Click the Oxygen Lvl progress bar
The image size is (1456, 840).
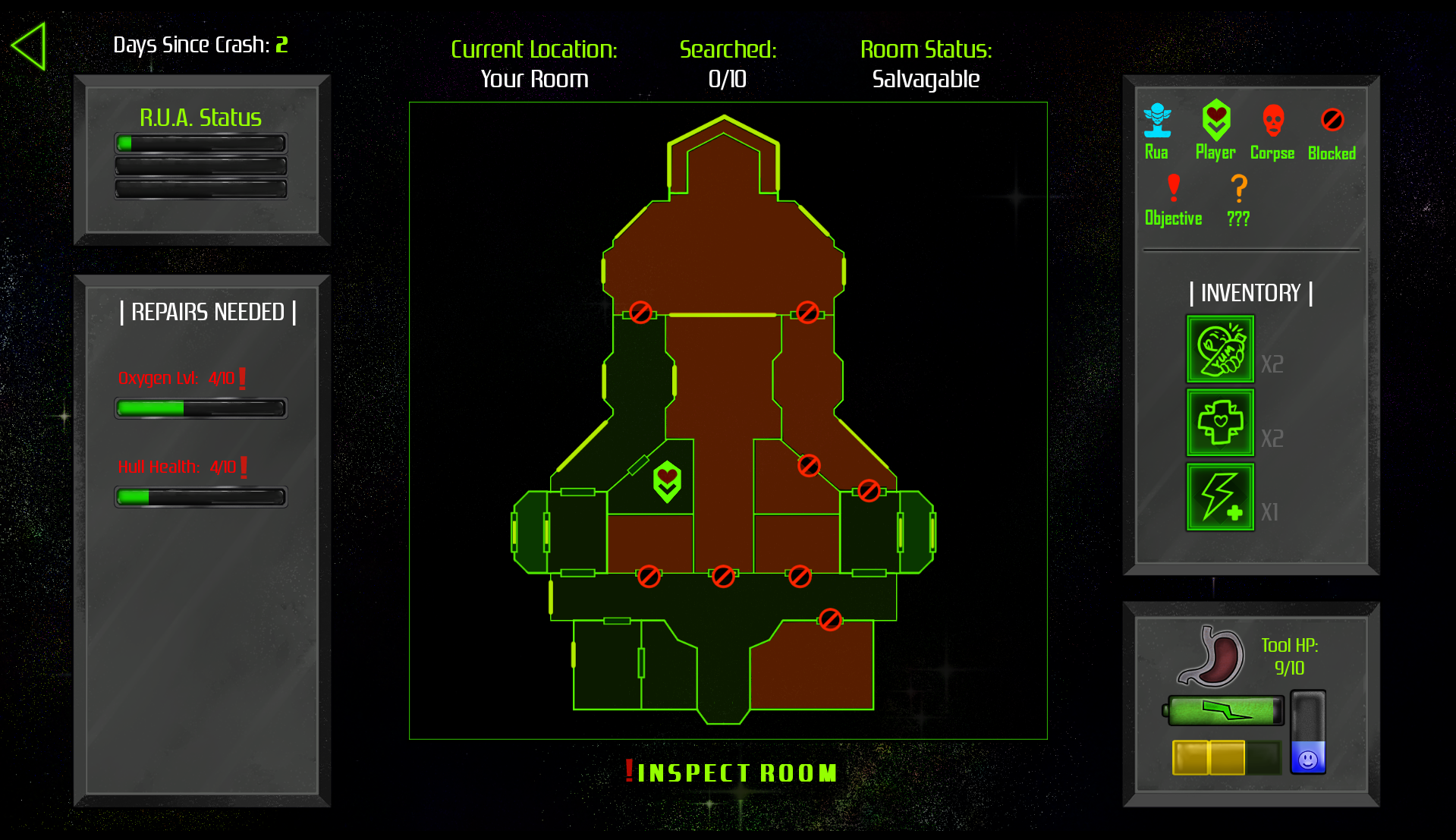coord(200,408)
